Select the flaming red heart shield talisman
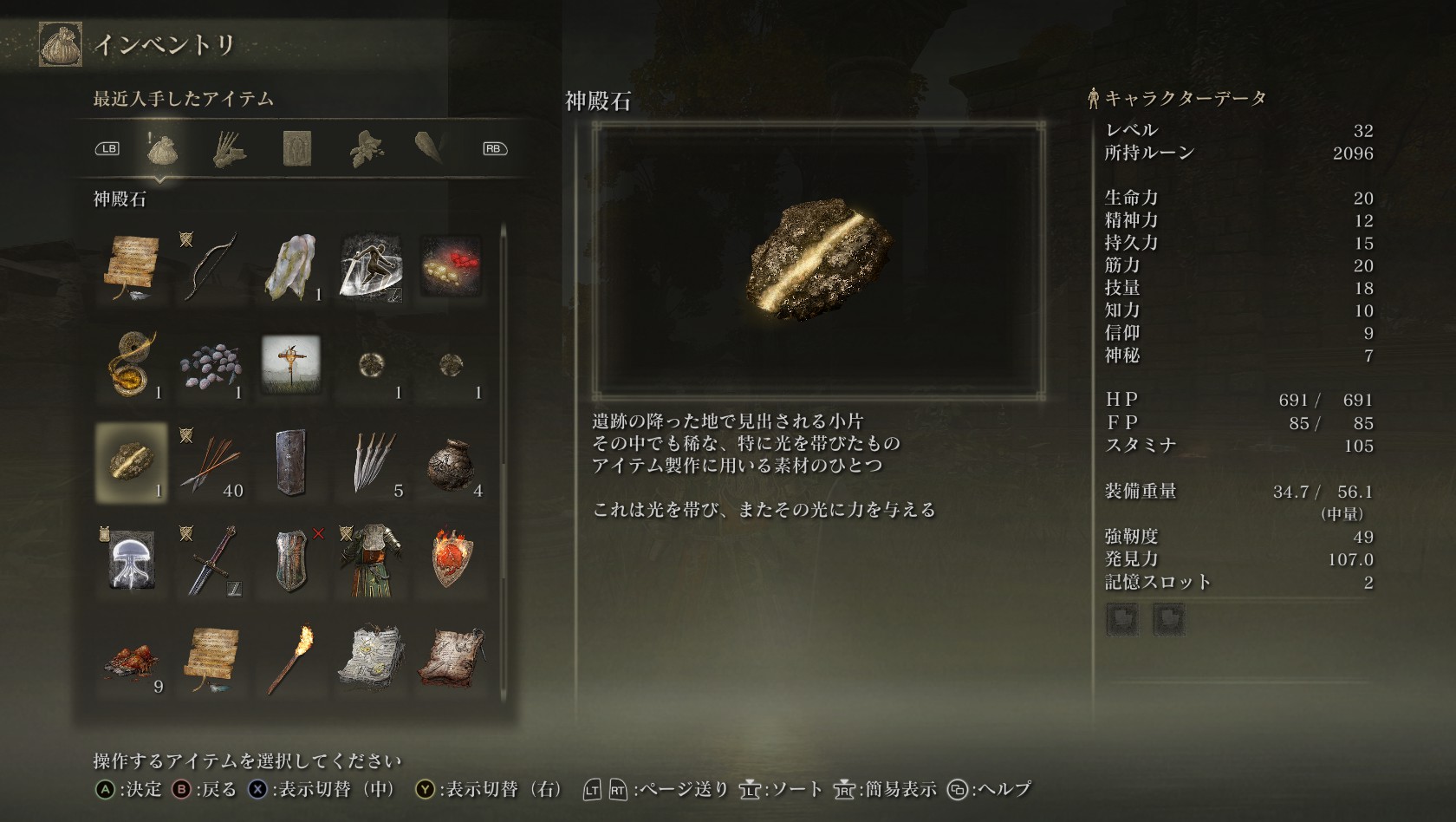This screenshot has height=822, width=1456. 451,560
